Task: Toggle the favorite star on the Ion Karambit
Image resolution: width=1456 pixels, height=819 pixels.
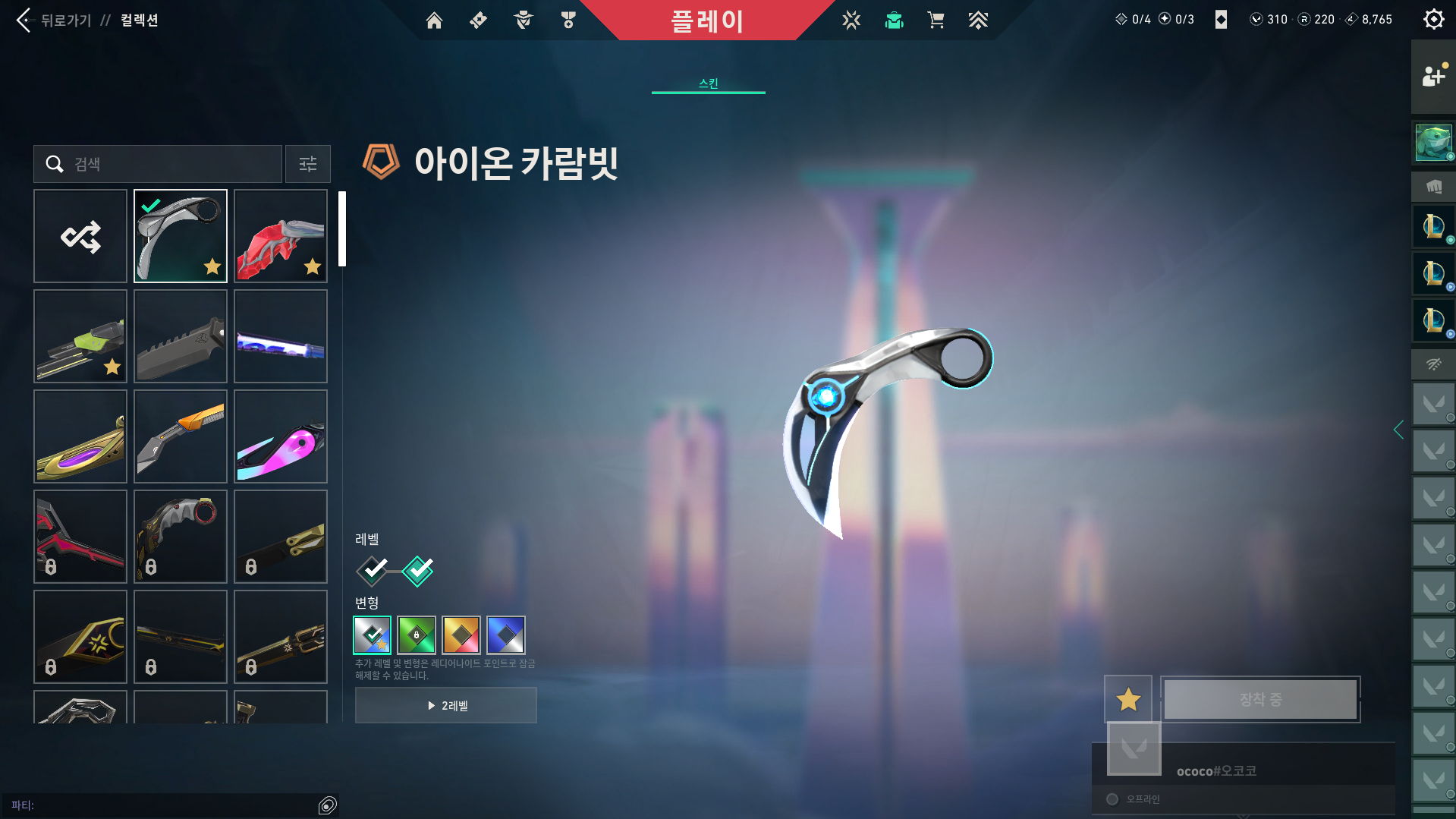Action: pyautogui.click(x=1127, y=699)
